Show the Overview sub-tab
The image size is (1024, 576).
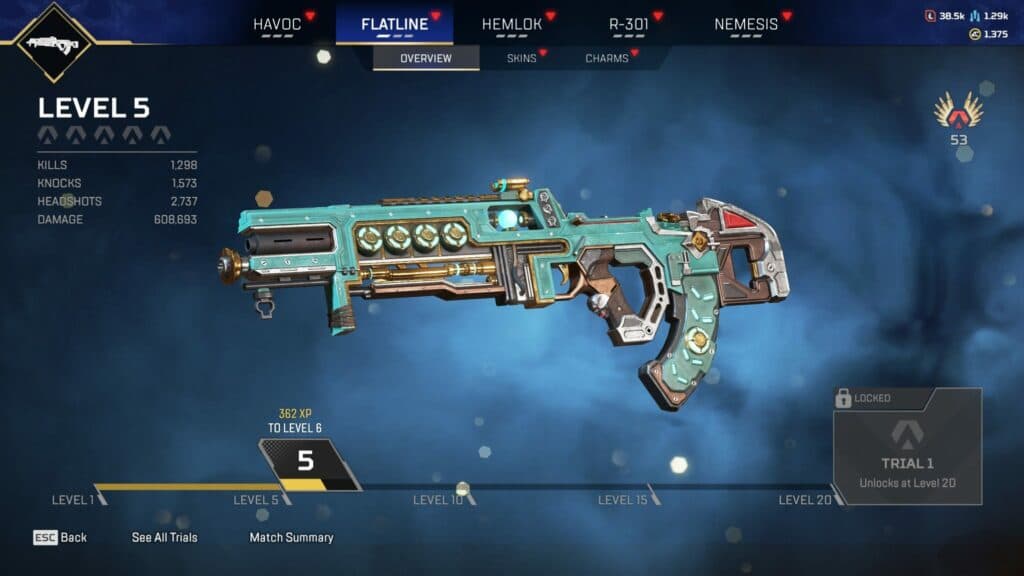point(425,58)
